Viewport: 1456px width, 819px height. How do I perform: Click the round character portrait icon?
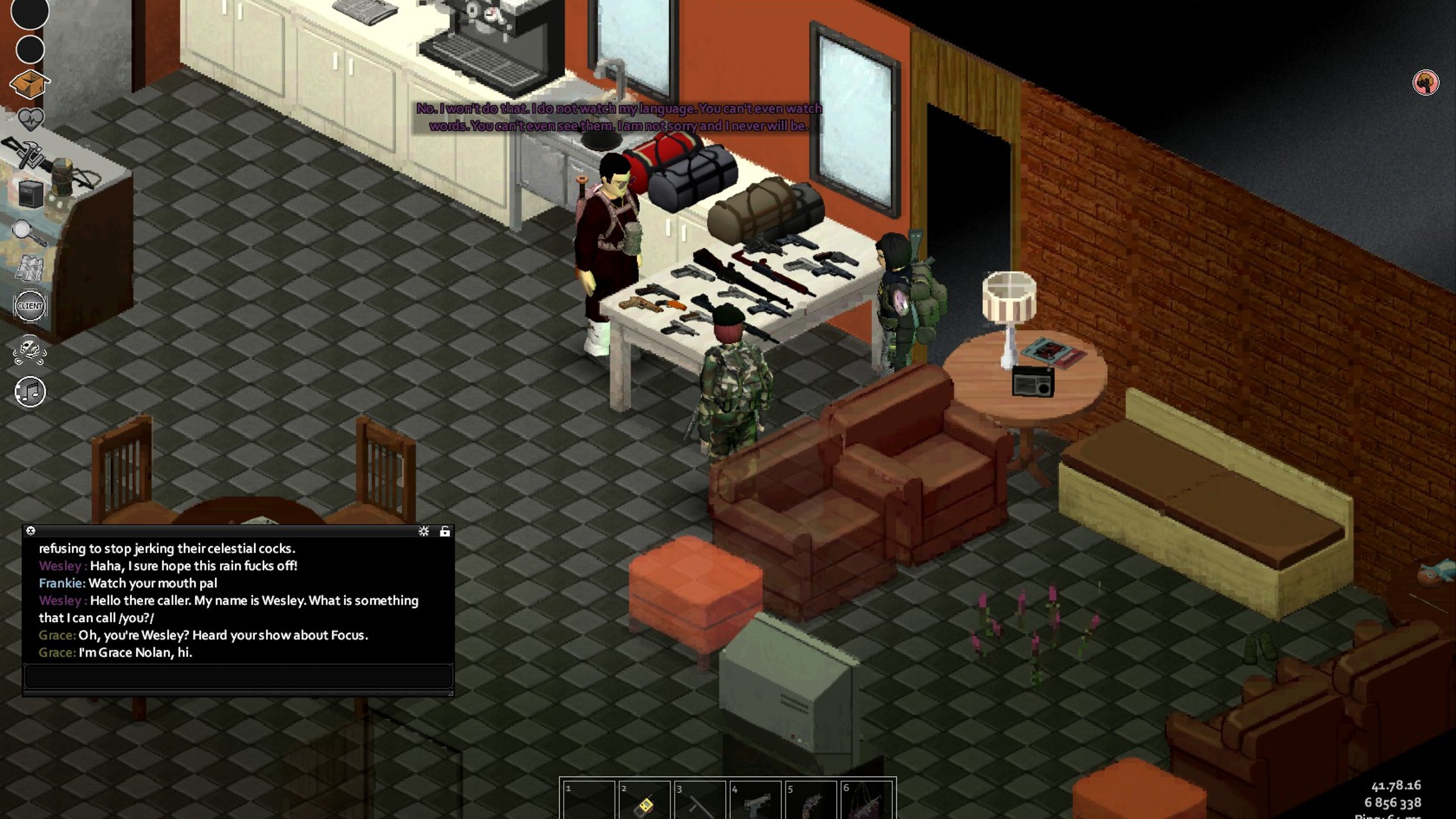1426,82
